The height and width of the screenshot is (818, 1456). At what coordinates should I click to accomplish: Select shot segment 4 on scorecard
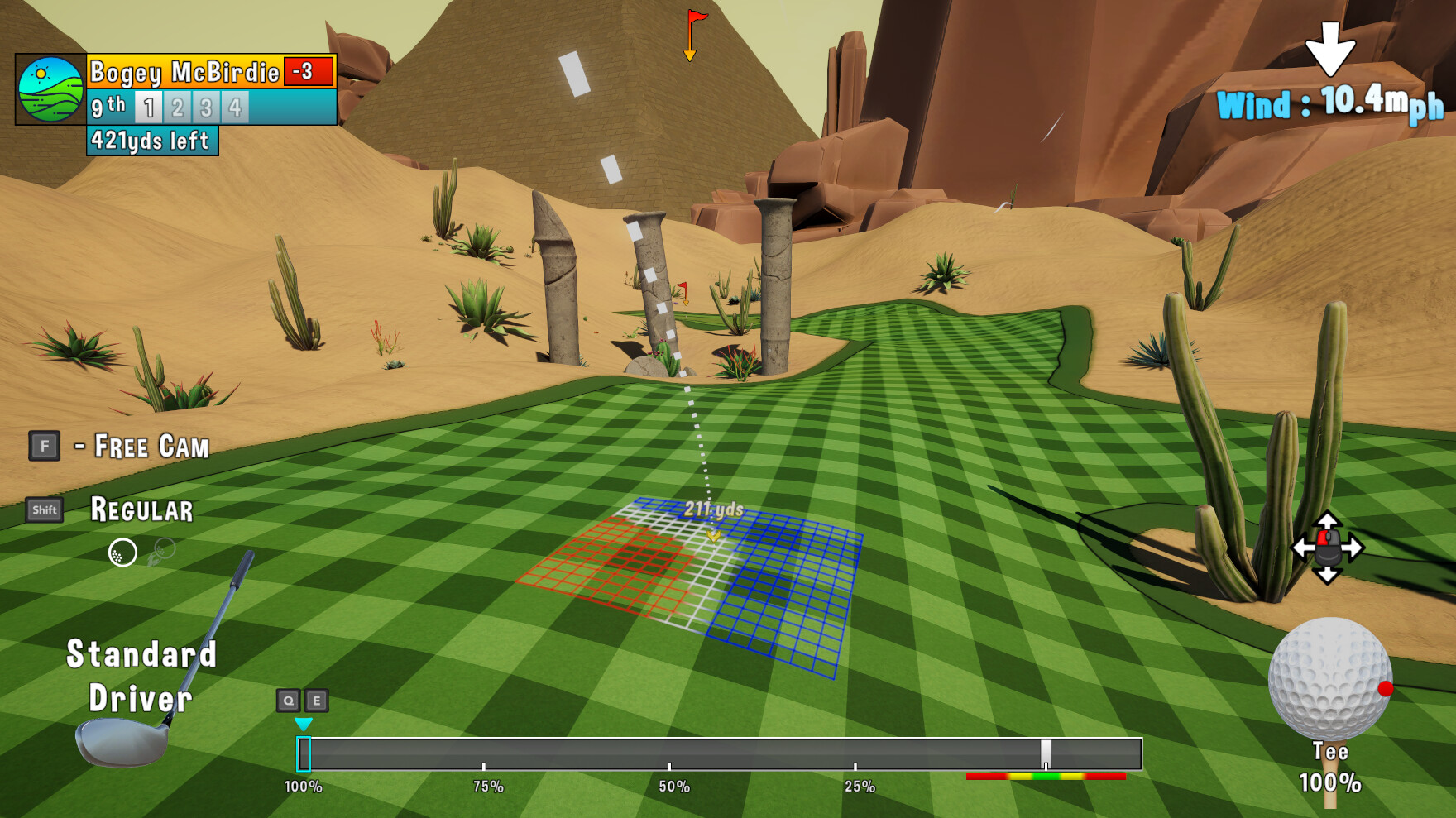tap(233, 106)
